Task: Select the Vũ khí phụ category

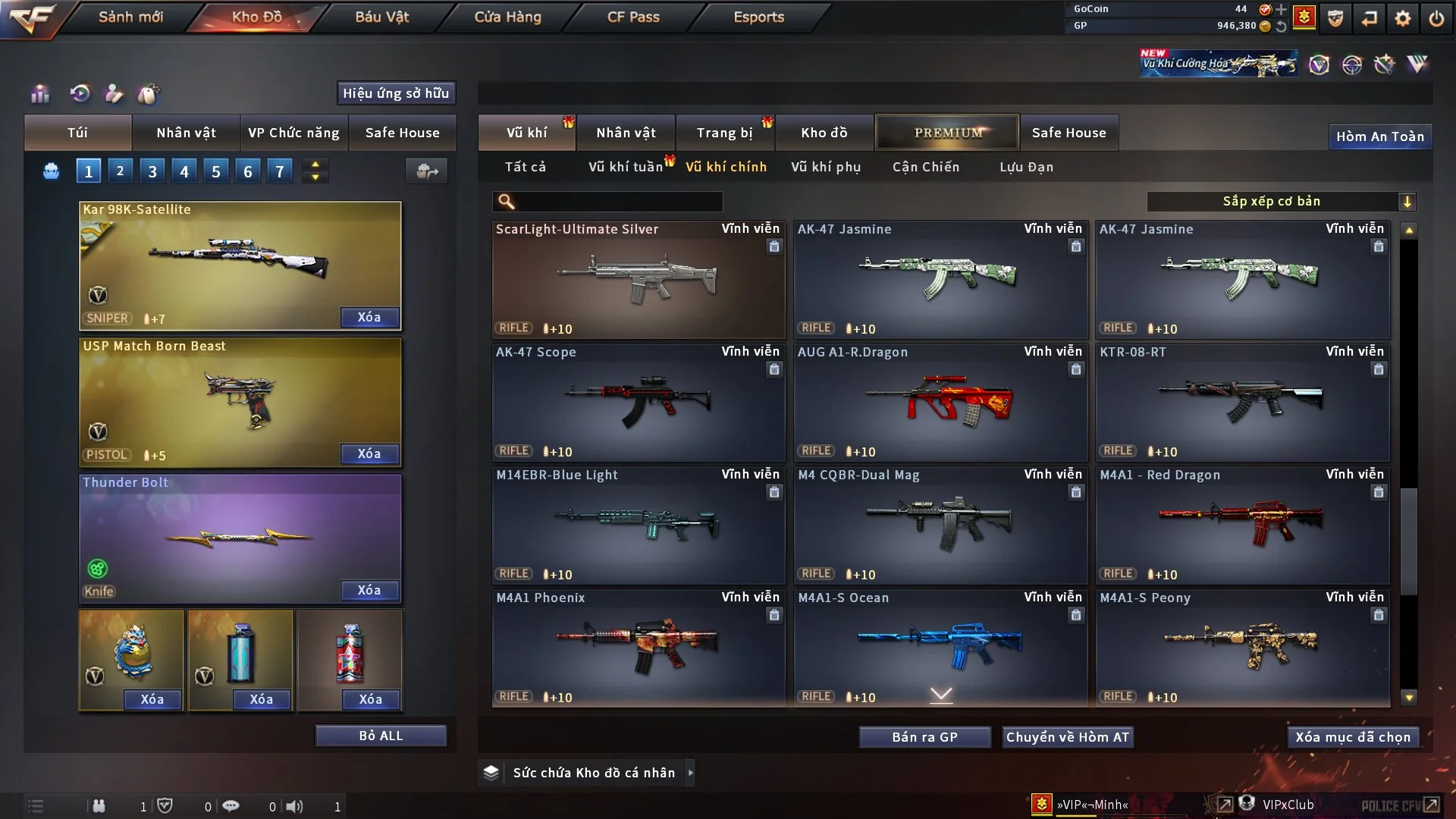Action: pyautogui.click(x=826, y=167)
